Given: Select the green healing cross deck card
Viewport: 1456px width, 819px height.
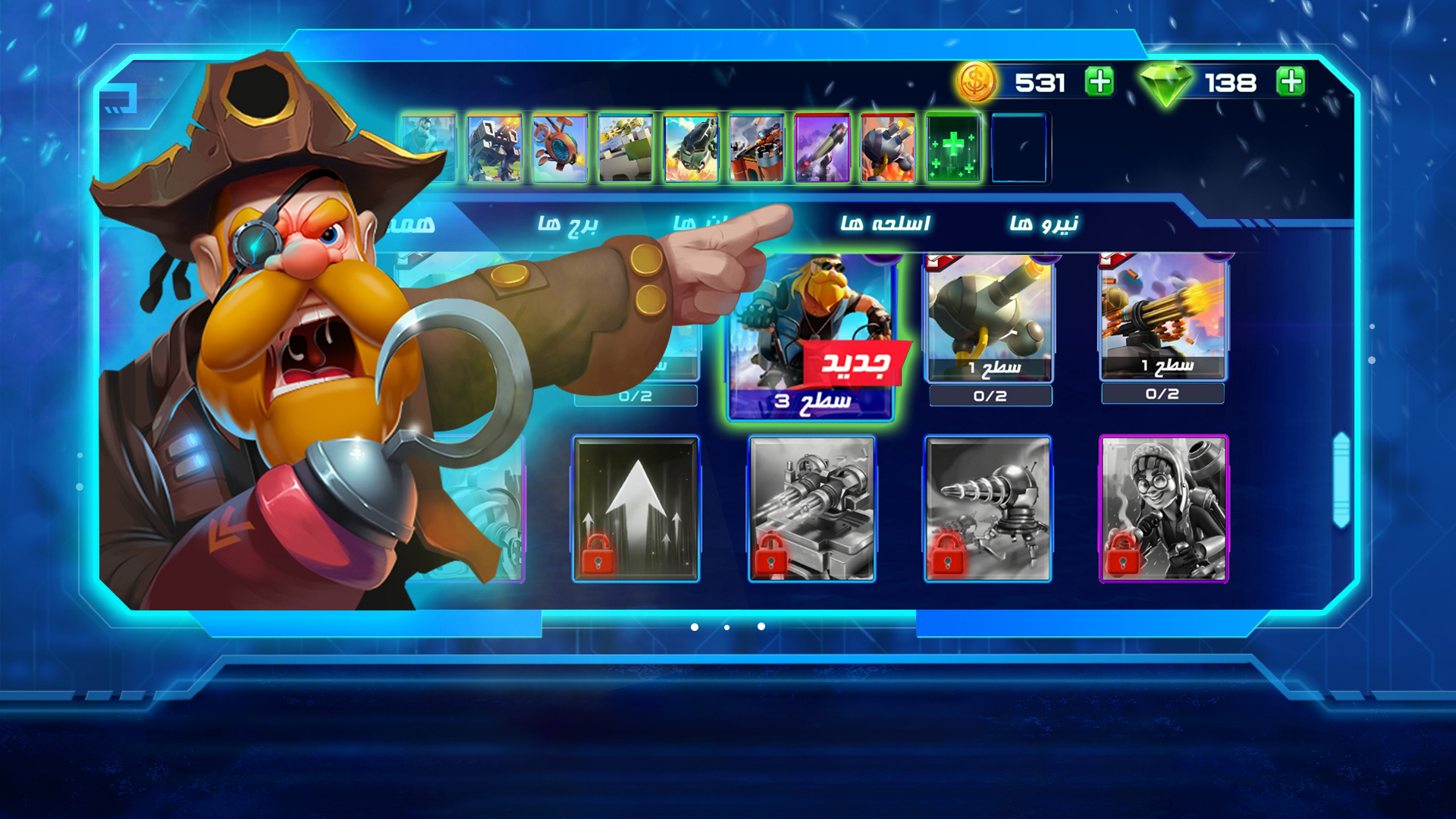Looking at the screenshot, I should pos(953,149).
